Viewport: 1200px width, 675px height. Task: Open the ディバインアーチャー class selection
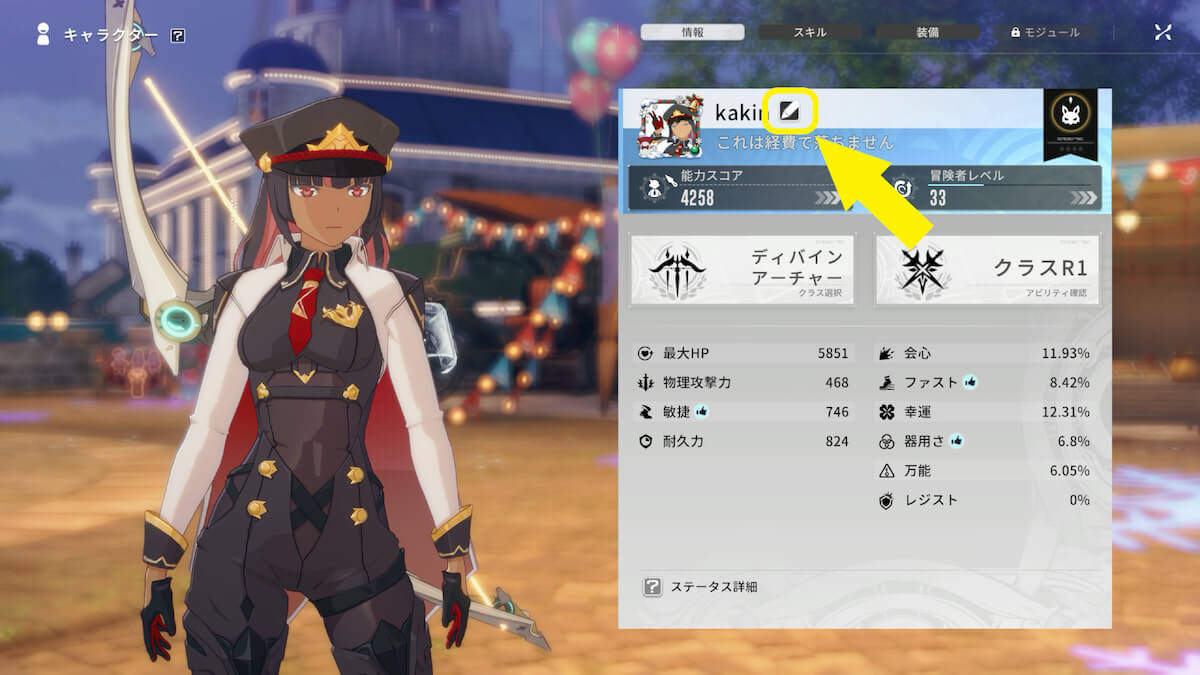pos(742,270)
